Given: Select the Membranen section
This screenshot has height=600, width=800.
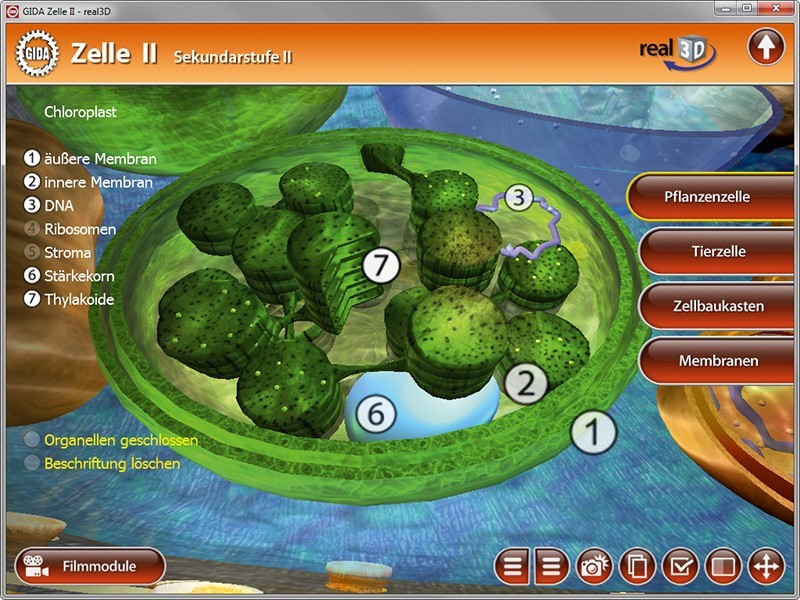Looking at the screenshot, I should point(718,360).
